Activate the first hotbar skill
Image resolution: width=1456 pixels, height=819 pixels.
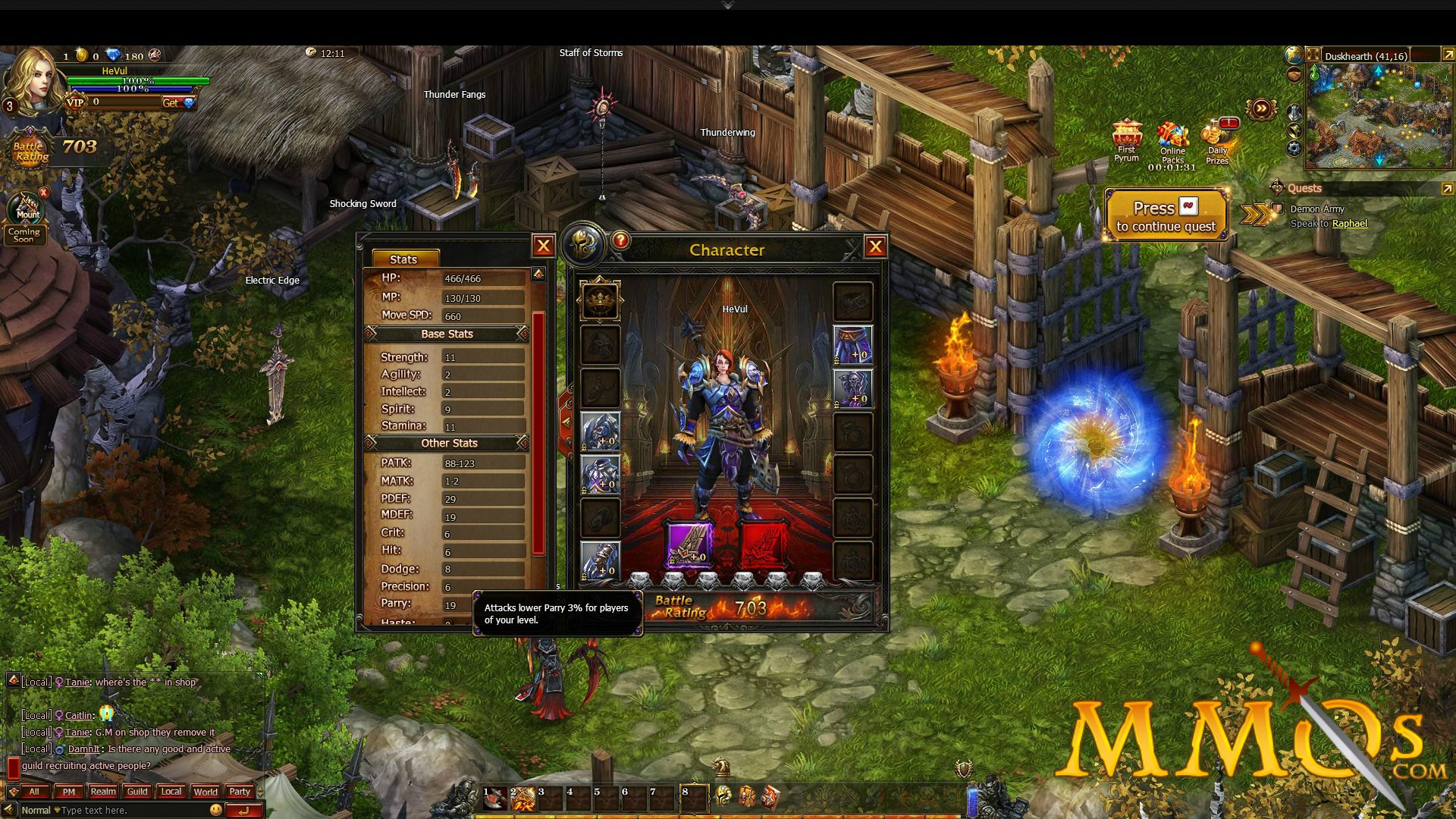(494, 798)
